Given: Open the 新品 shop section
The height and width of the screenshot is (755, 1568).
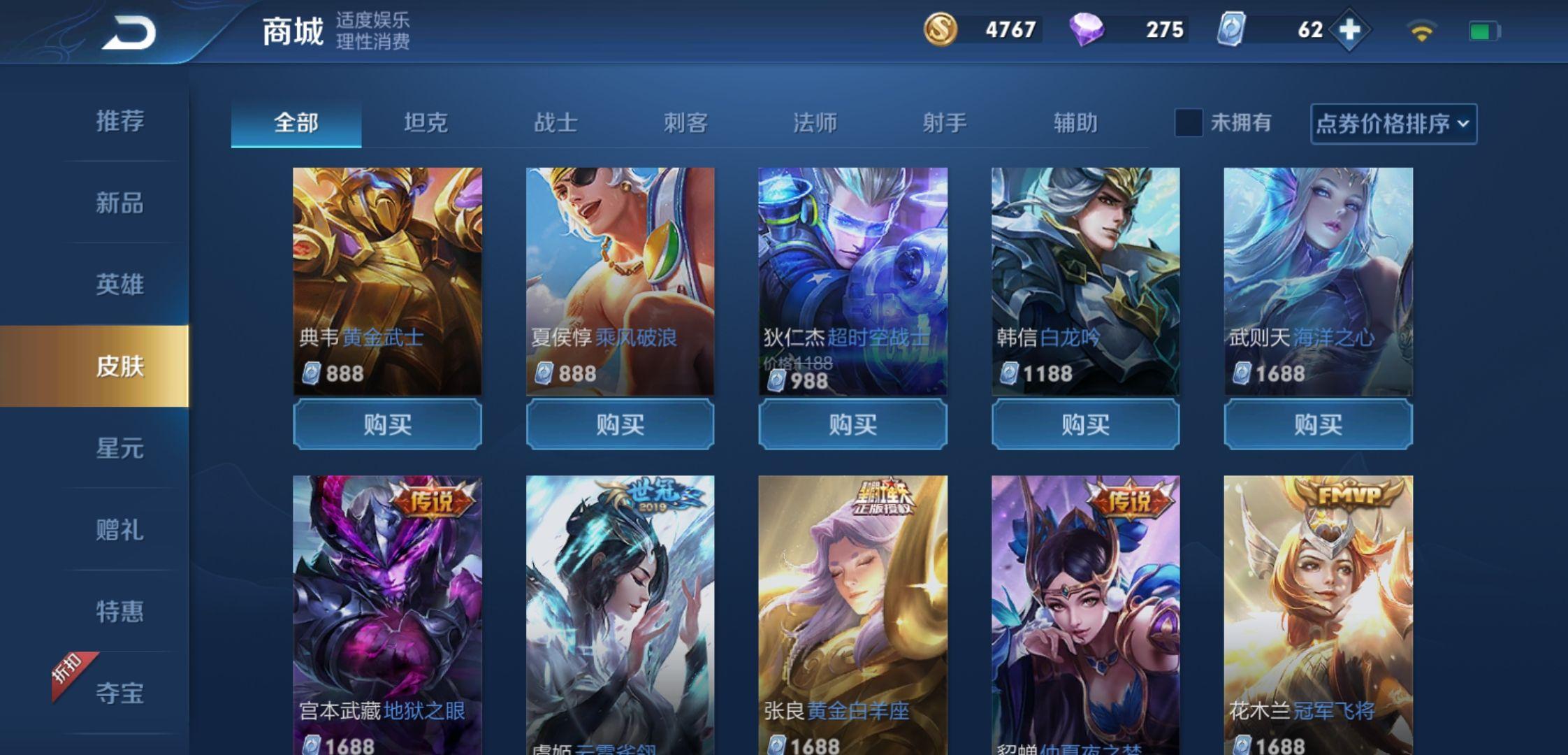Looking at the screenshot, I should (119, 203).
